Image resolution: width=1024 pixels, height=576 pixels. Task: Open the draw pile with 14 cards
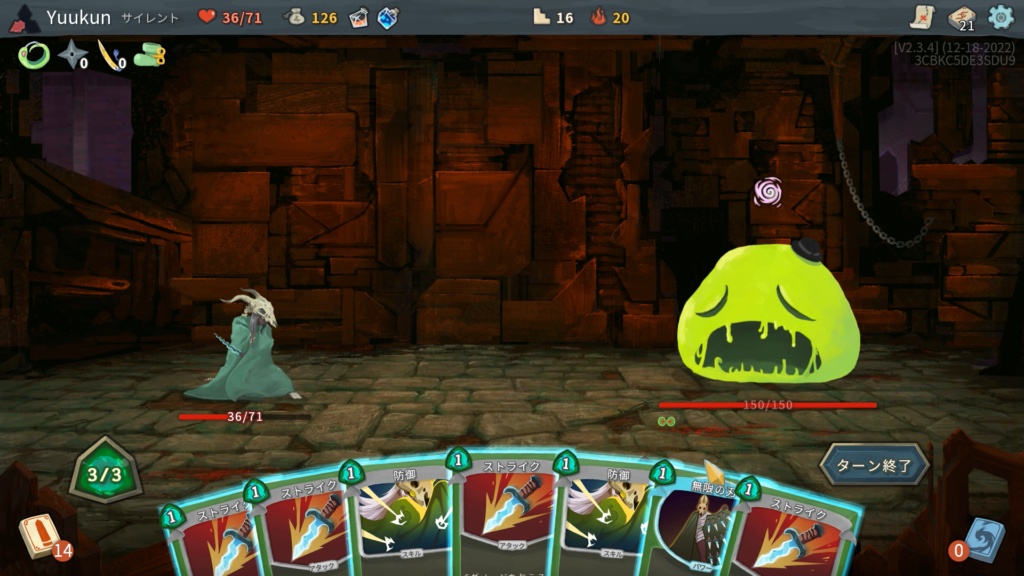click(40, 535)
